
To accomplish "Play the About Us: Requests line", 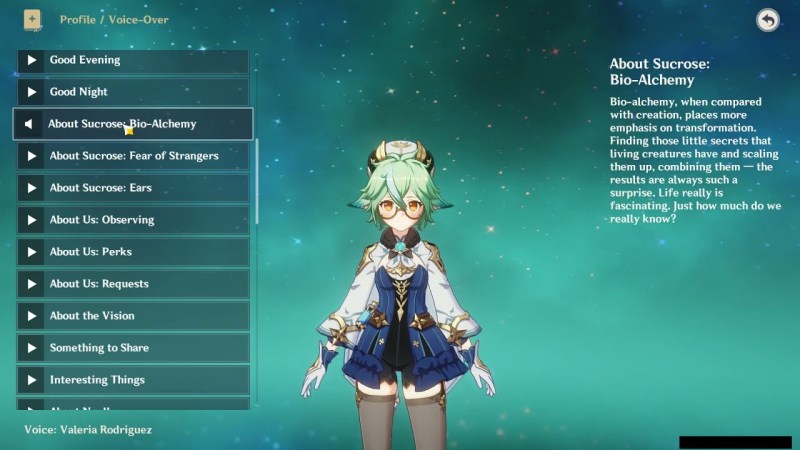I will [132, 284].
